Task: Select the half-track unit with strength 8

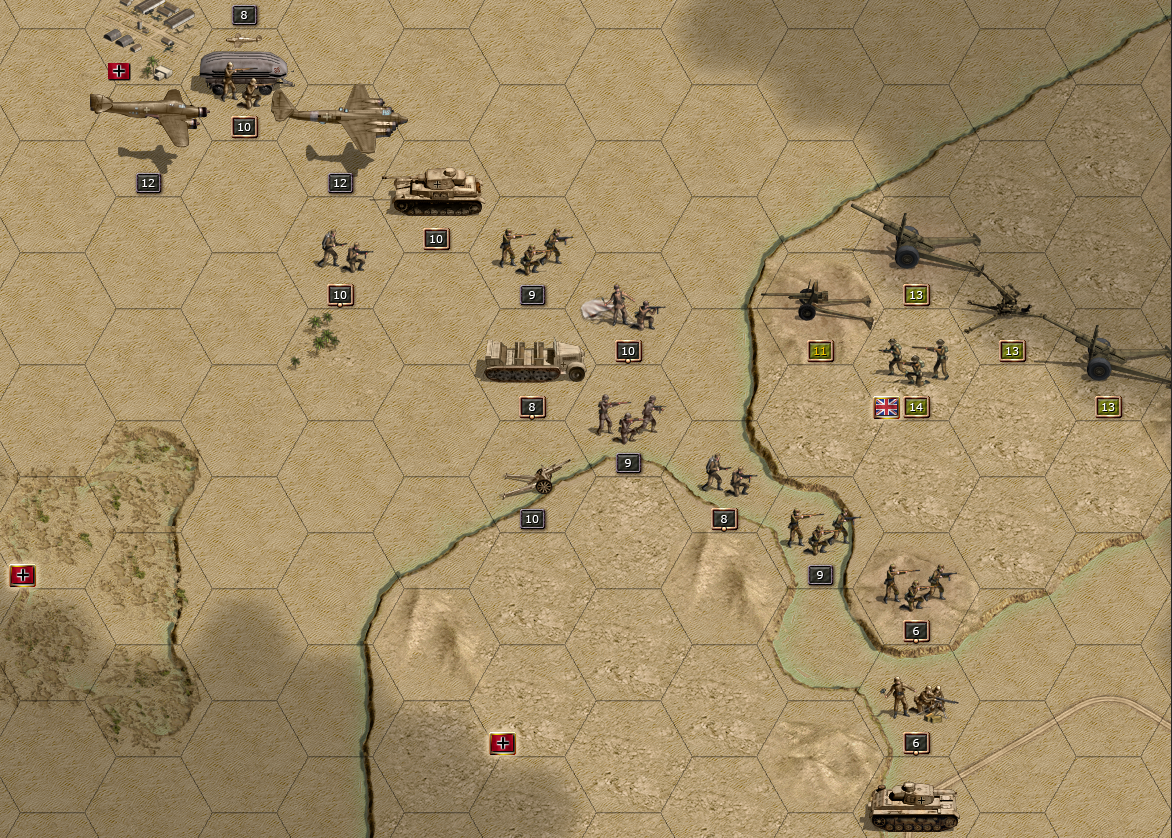Action: pyautogui.click(x=532, y=362)
